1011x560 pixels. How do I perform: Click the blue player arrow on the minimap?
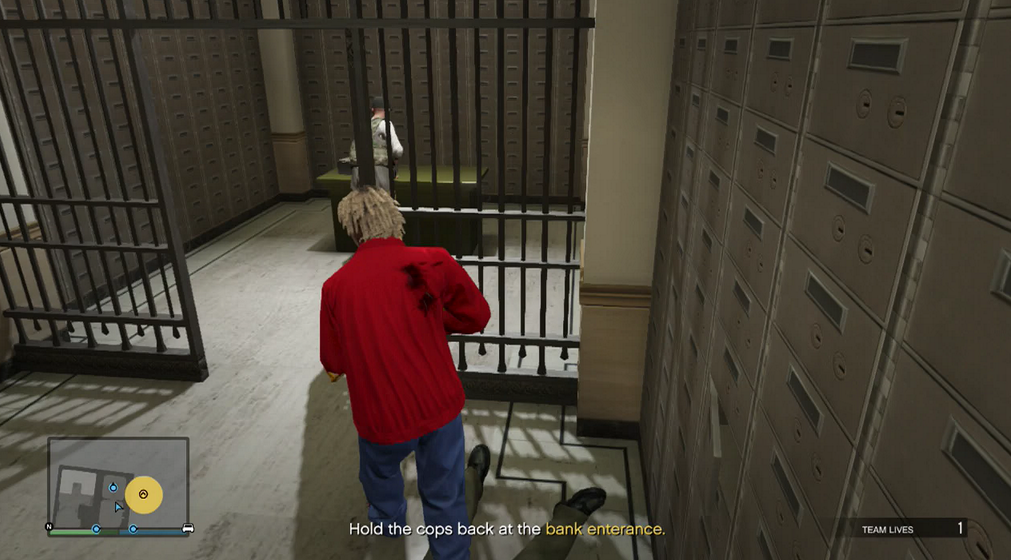click(119, 507)
